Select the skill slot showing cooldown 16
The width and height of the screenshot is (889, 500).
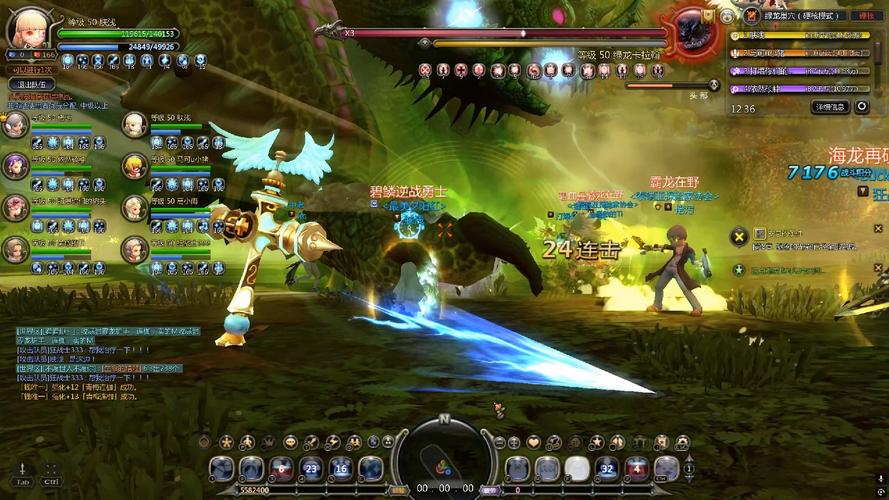[341, 468]
